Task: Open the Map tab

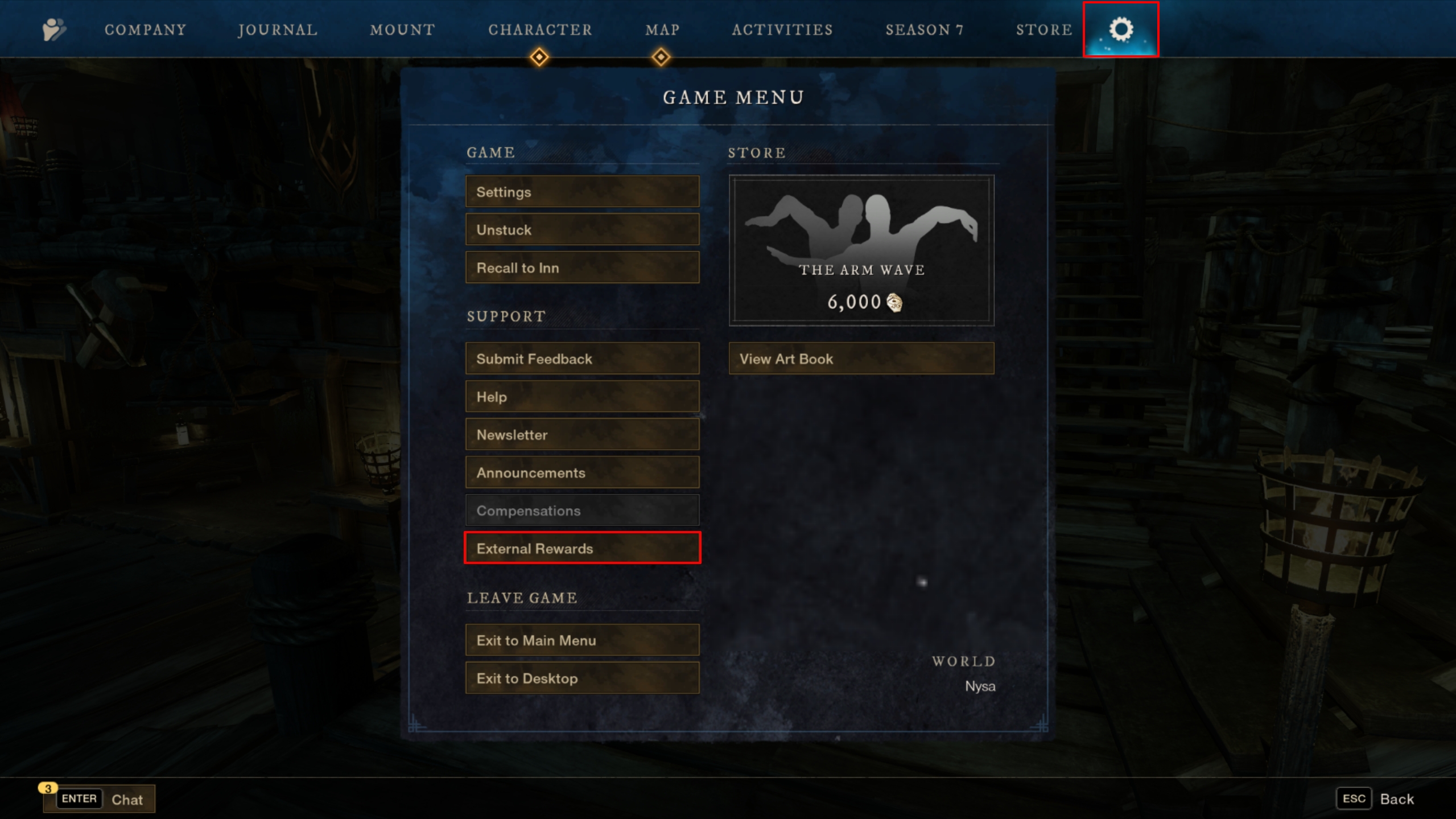Action: point(662,30)
